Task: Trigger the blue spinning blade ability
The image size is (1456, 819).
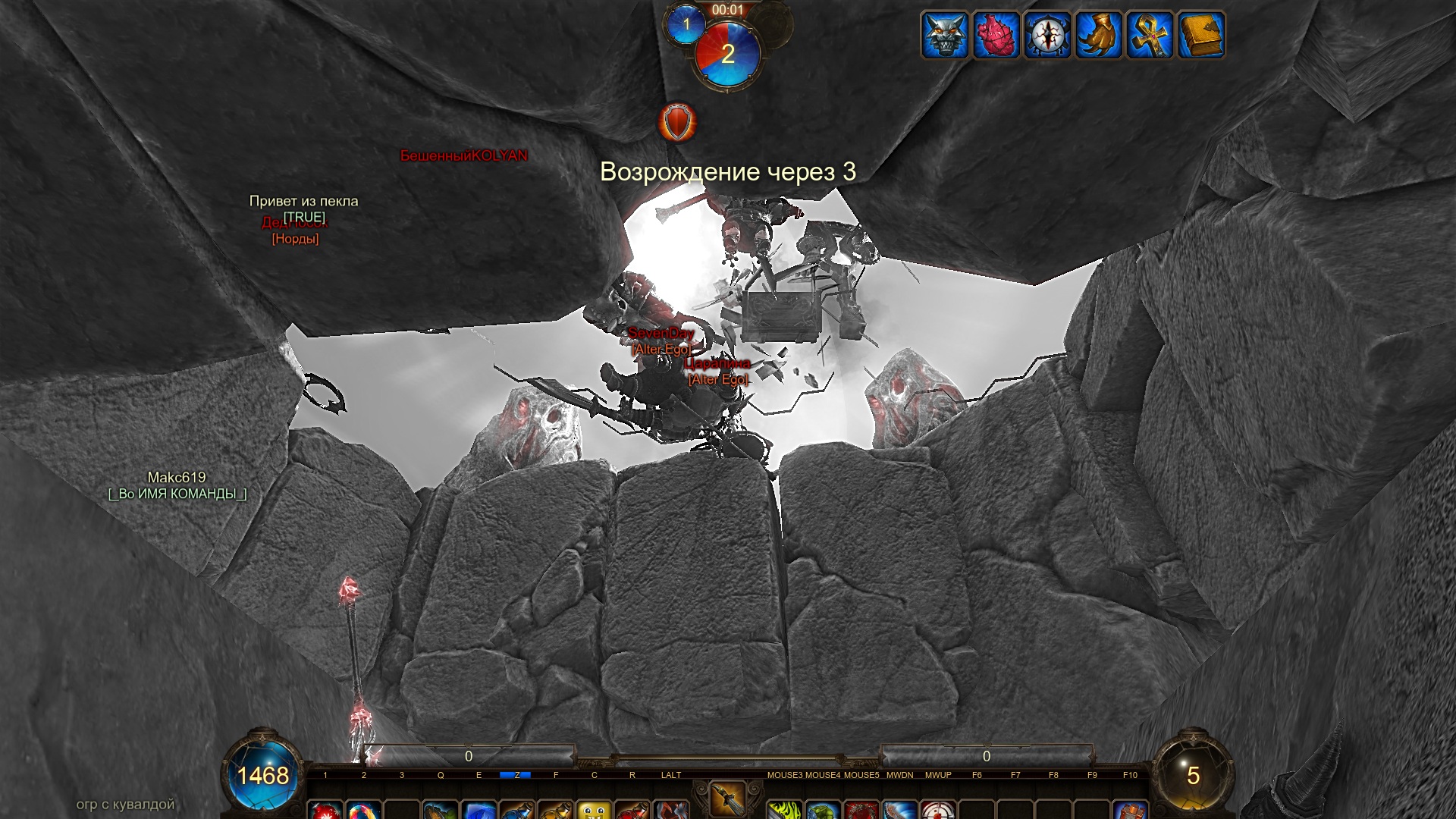Action: (900, 811)
